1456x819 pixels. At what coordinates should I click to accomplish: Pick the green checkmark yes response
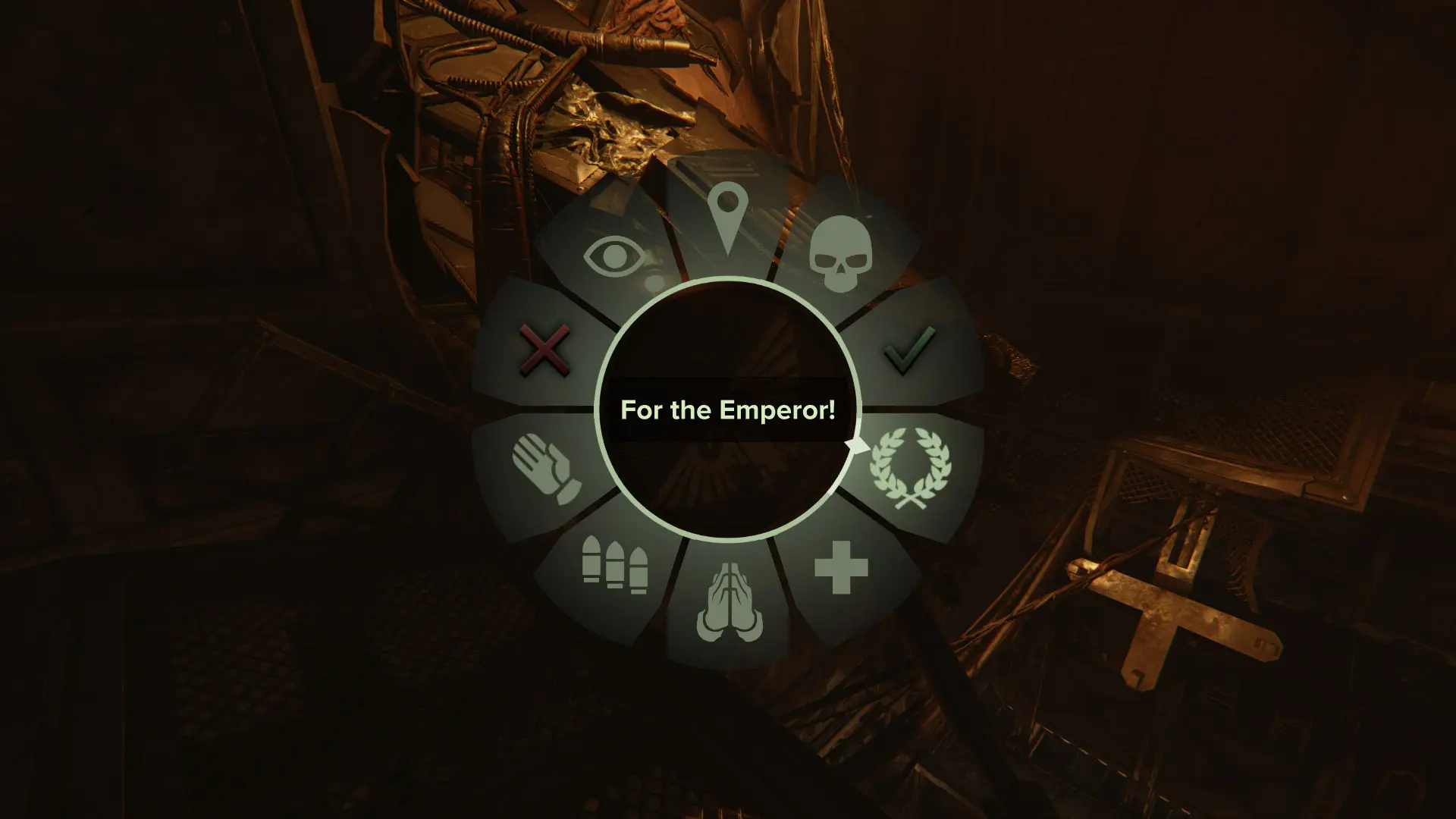pyautogui.click(x=908, y=350)
